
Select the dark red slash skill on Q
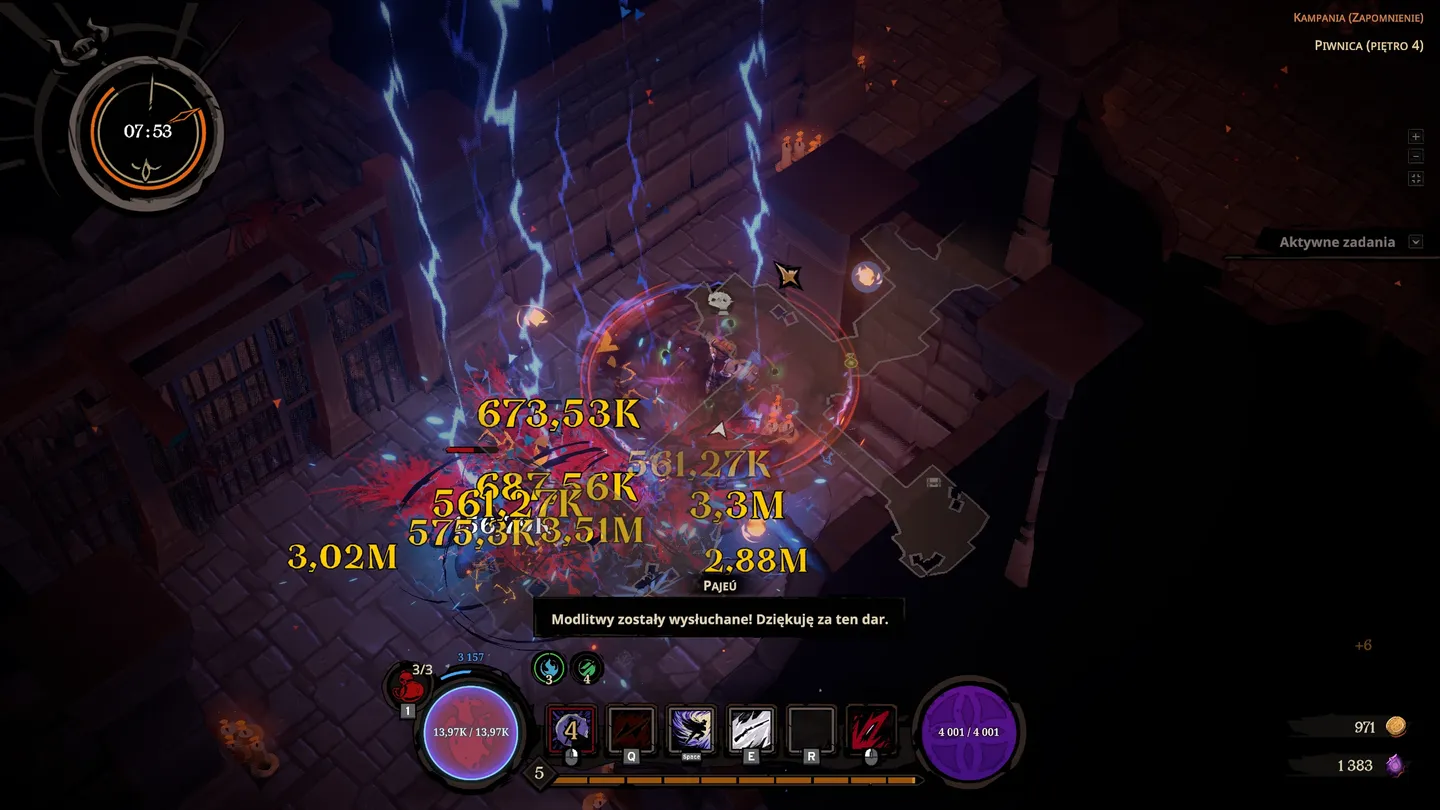631,730
